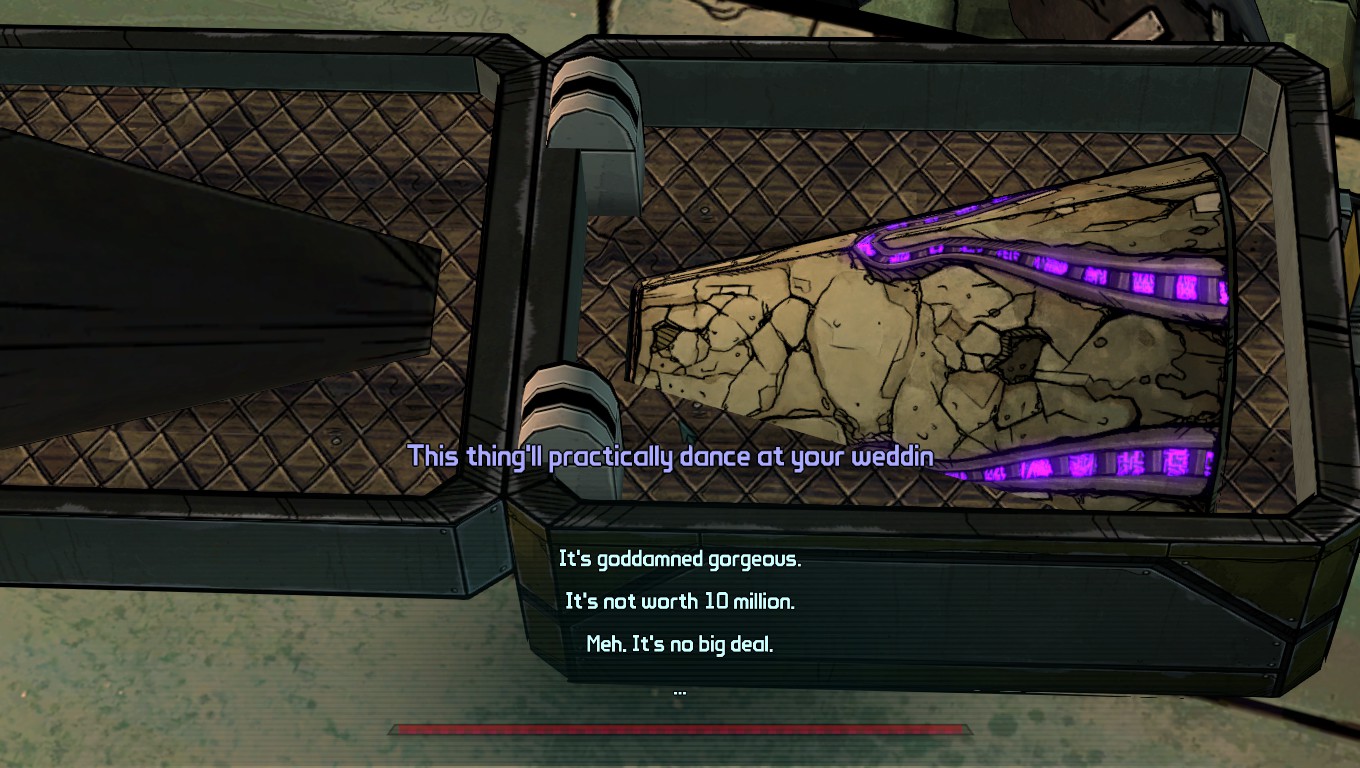This screenshot has height=768, width=1360.
Task: Choose the silent "..." dialogue option
Action: tap(680, 689)
